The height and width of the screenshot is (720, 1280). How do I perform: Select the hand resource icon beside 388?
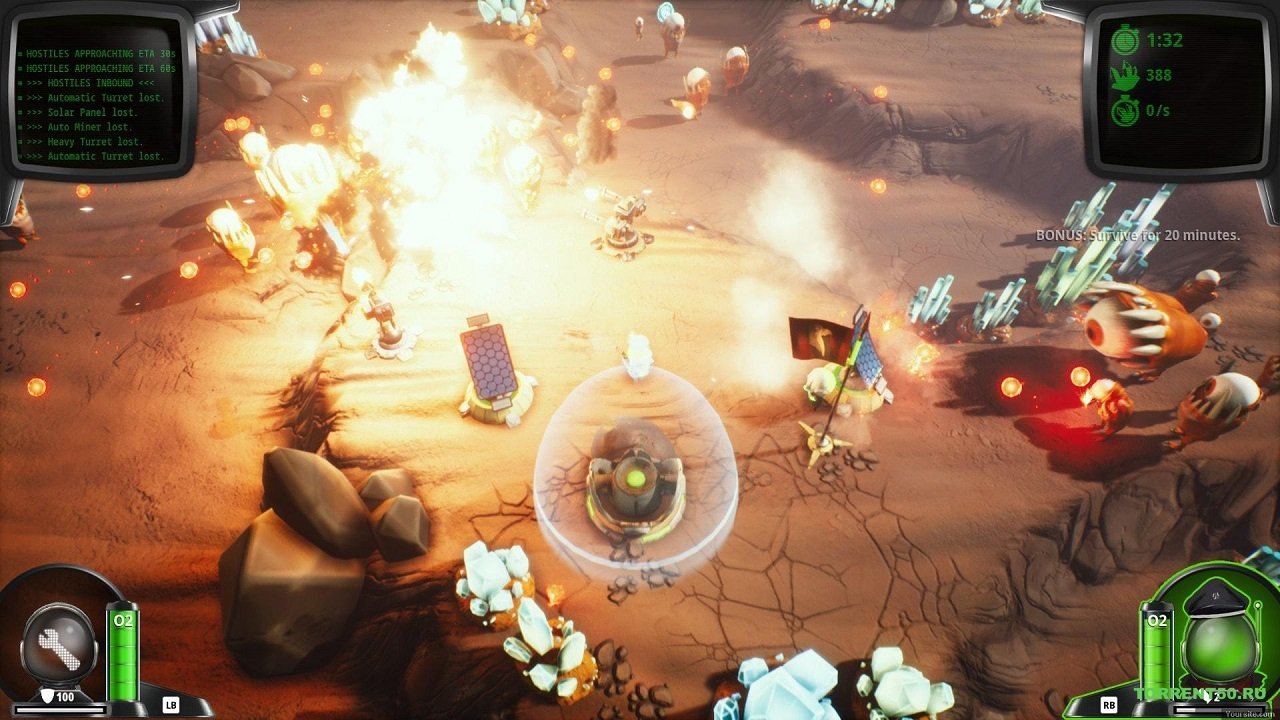pyautogui.click(x=1127, y=76)
